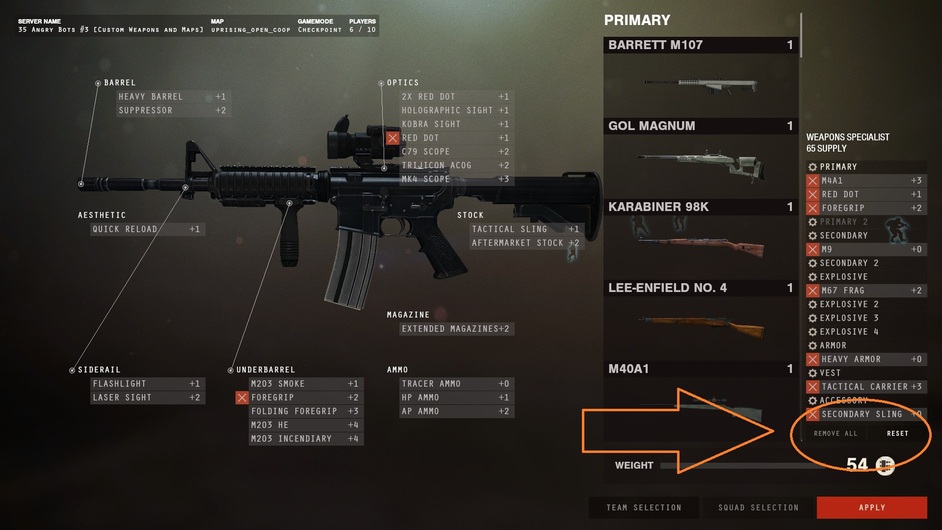Remove all equipped items

(x=835, y=433)
